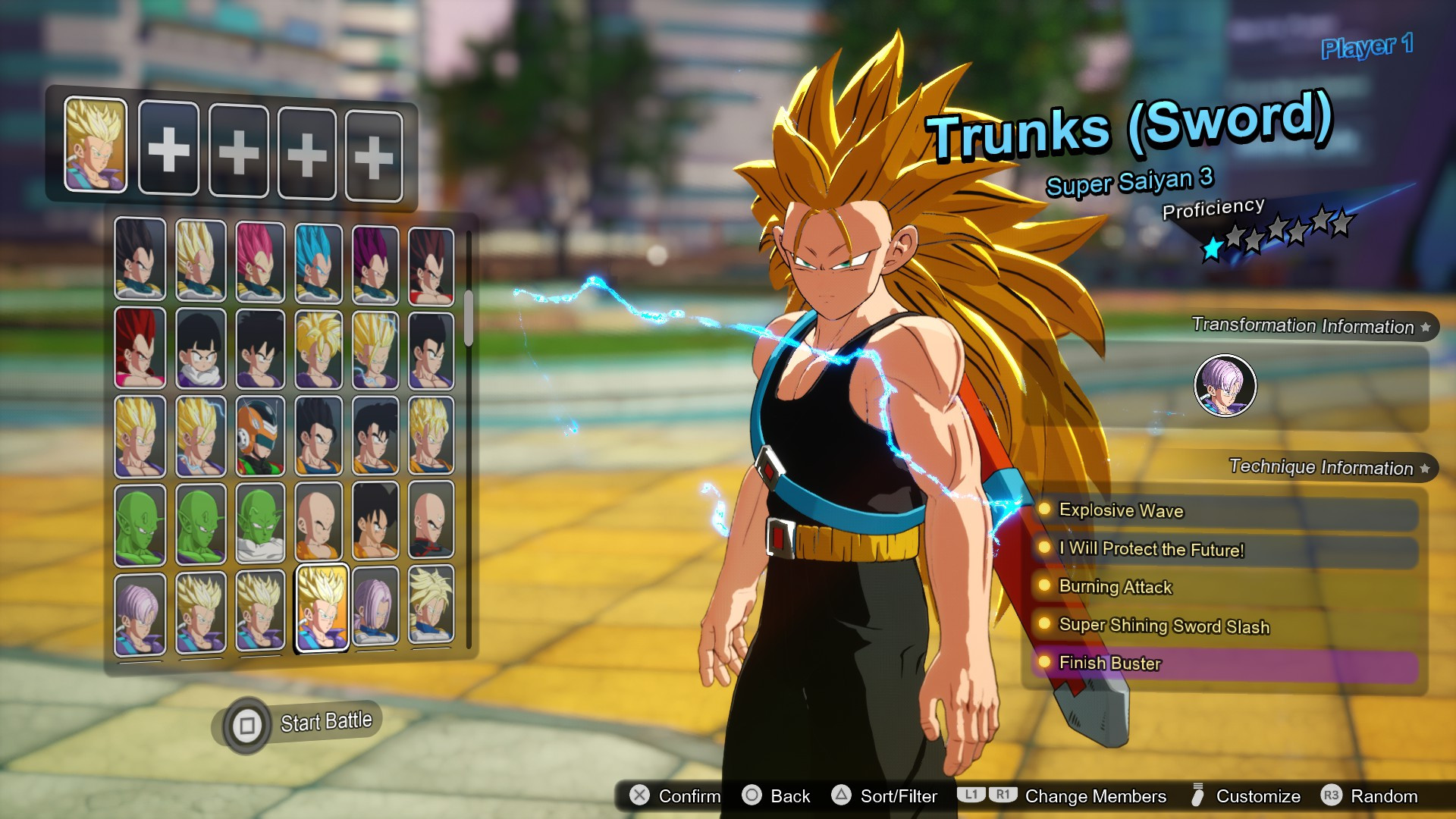Viewport: 1456px width, 819px height.
Task: Click Random to pick a random character
Action: pos(1370,796)
